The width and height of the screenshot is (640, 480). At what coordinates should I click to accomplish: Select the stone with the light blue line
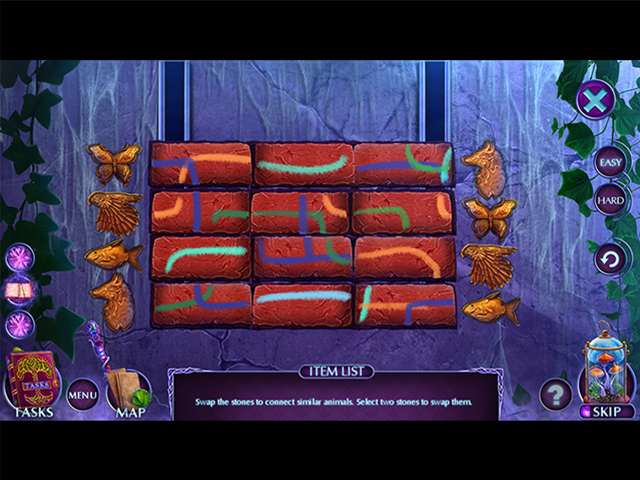[x=302, y=304]
